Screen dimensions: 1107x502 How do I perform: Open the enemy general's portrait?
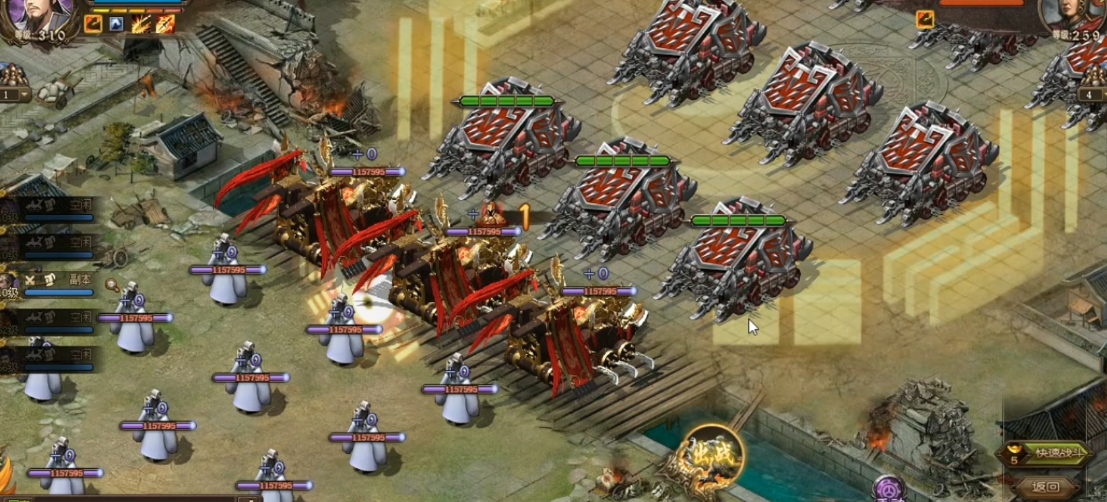tap(1071, 15)
